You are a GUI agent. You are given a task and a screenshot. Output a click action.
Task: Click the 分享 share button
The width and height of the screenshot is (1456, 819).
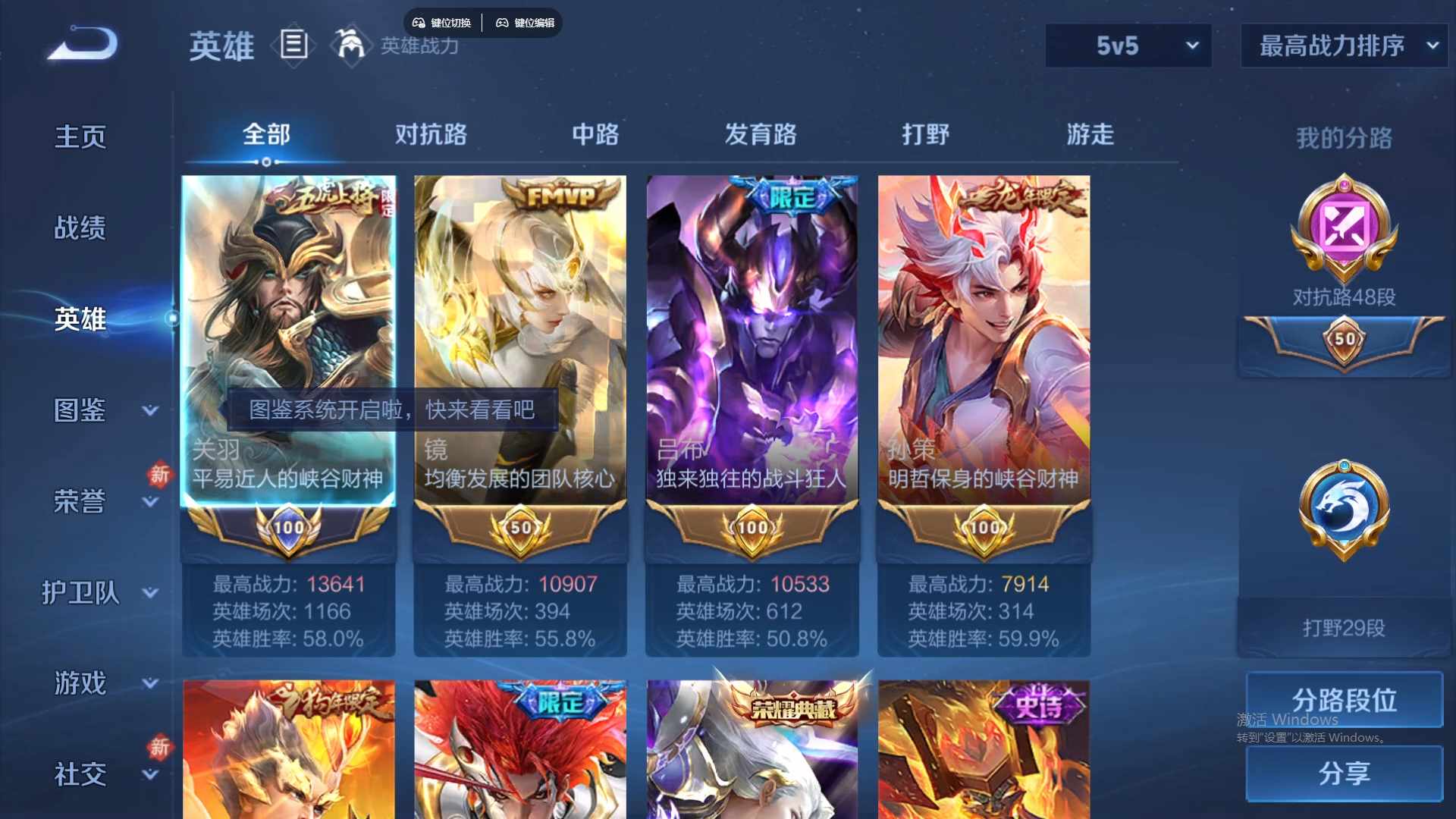click(x=1343, y=775)
